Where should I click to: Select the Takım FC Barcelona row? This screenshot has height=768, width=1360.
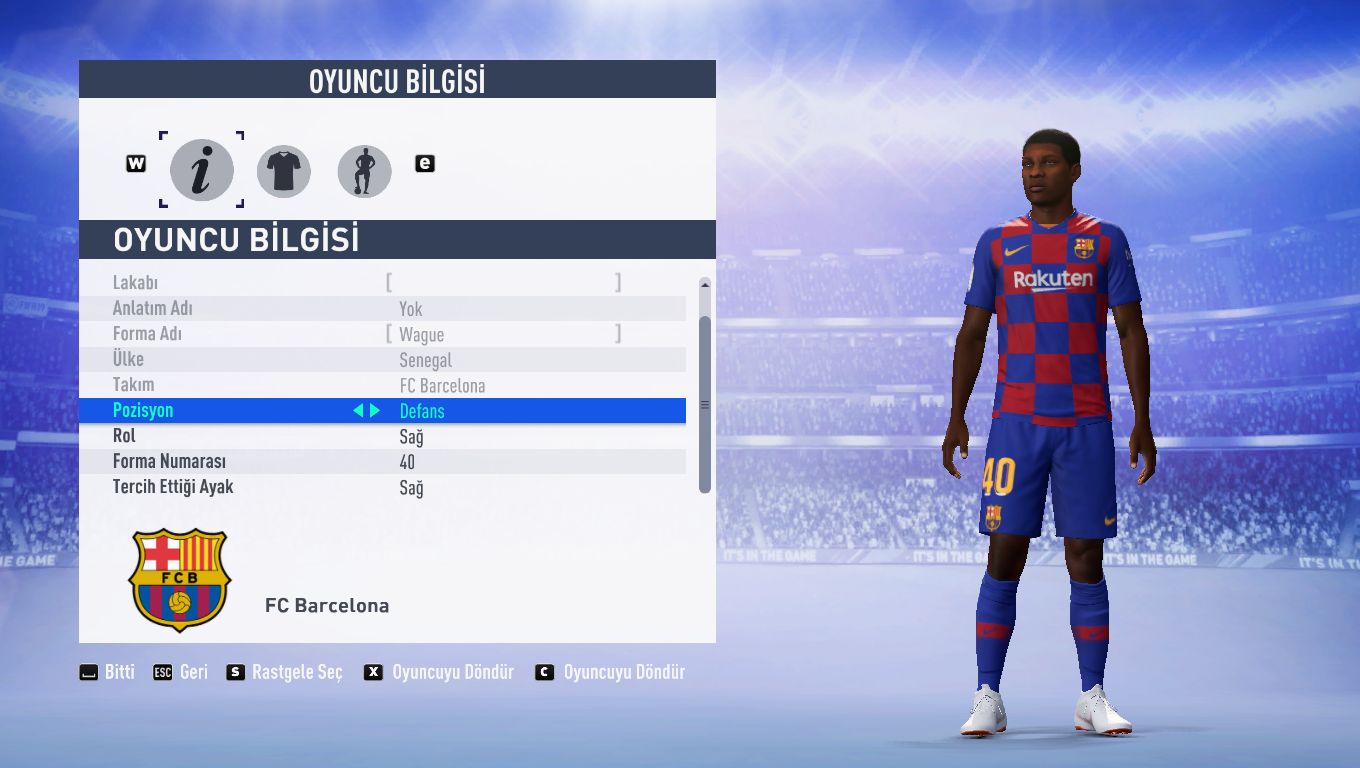pos(398,385)
